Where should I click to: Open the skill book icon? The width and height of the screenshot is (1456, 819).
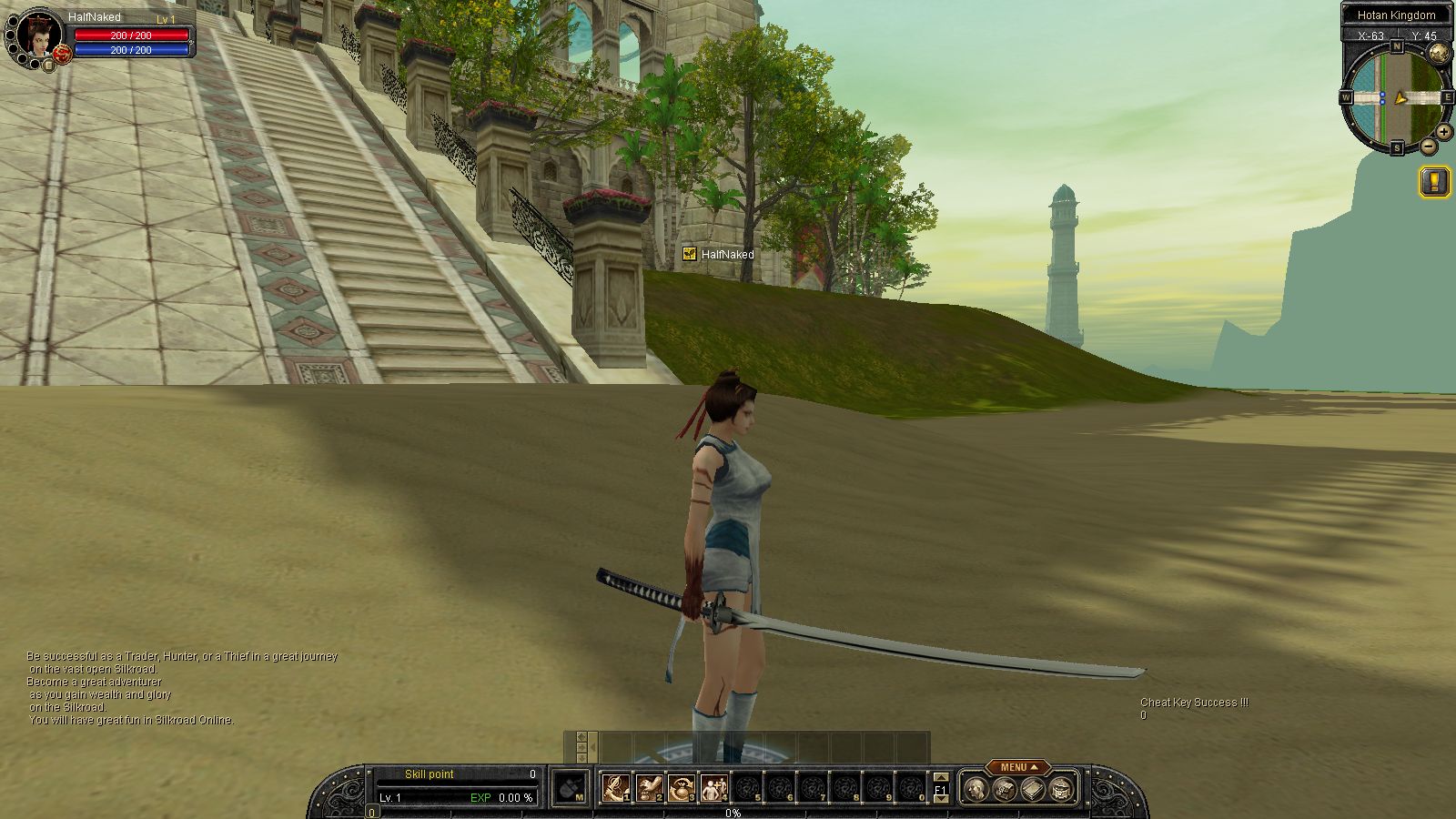pos(1032,789)
